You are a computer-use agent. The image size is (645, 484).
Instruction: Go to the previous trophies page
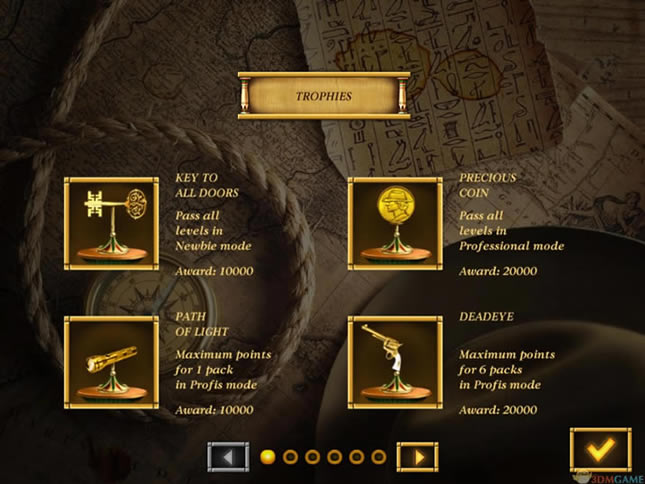228,457
